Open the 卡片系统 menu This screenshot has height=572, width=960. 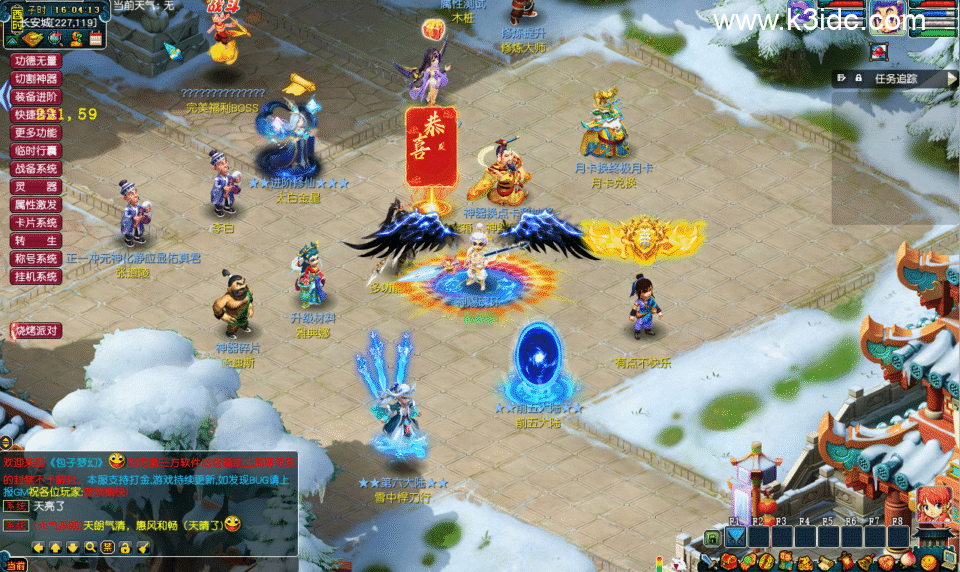coord(36,223)
